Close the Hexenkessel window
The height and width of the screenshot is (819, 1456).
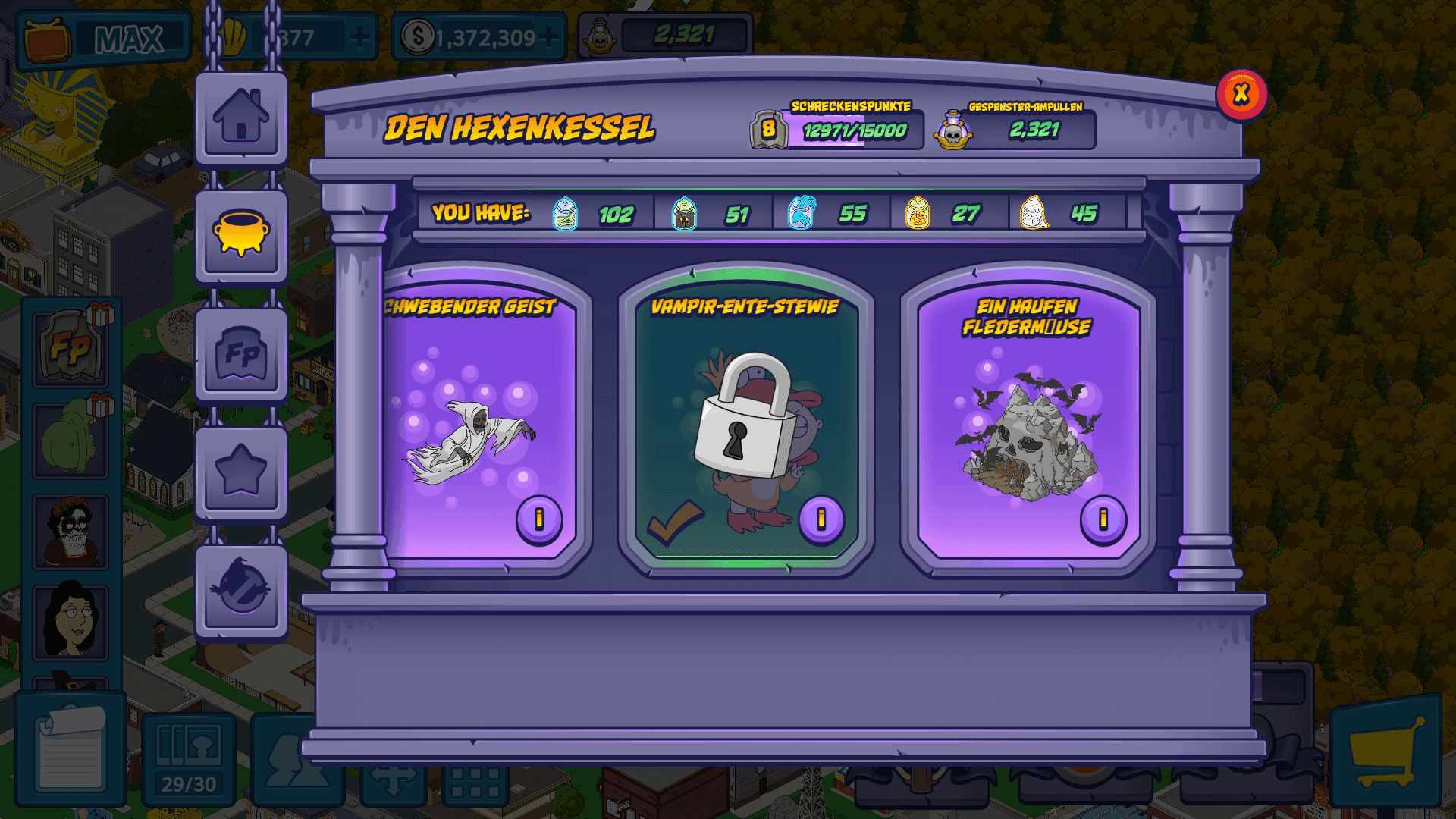tap(1241, 95)
